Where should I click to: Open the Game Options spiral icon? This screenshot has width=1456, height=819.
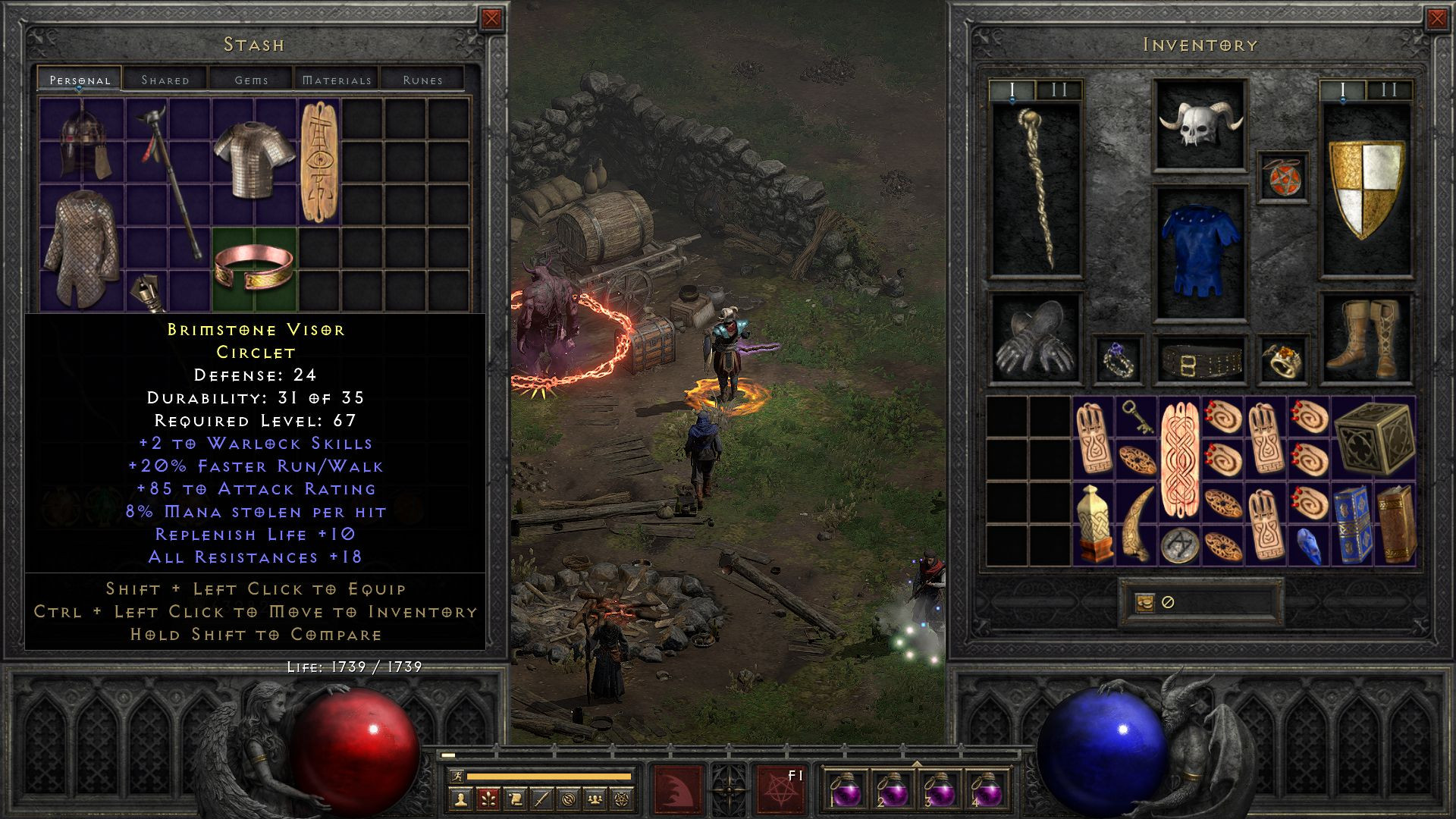click(x=567, y=800)
